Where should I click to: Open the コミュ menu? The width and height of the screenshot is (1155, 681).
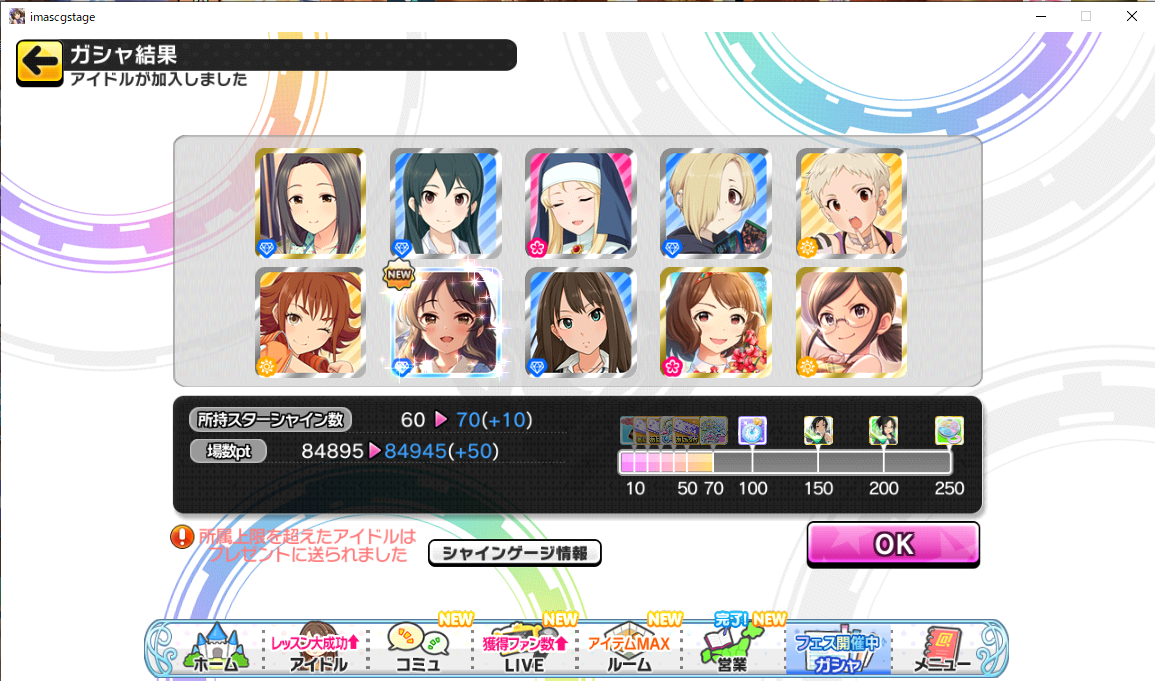(419, 648)
